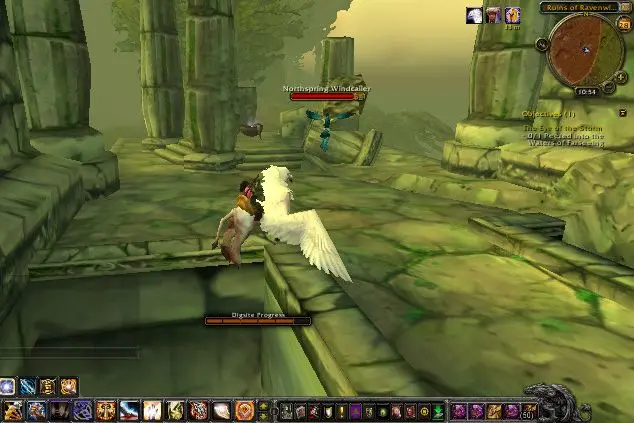Page up the main action bar
Viewport: 634px width, 423px height.
pyautogui.click(x=263, y=405)
